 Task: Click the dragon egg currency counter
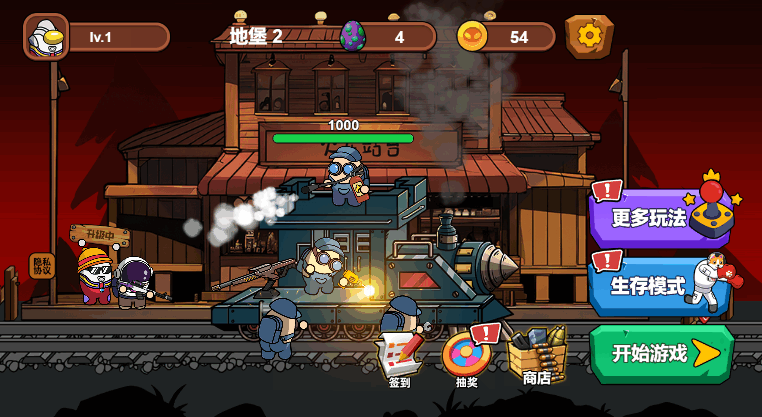pyautogui.click(x=387, y=37)
